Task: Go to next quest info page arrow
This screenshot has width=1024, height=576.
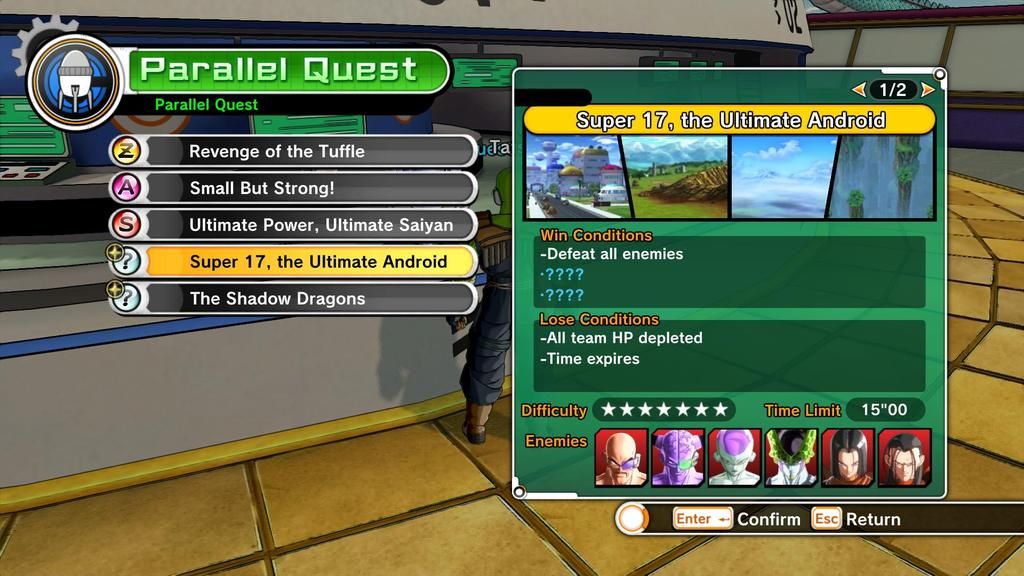Action: (x=928, y=90)
